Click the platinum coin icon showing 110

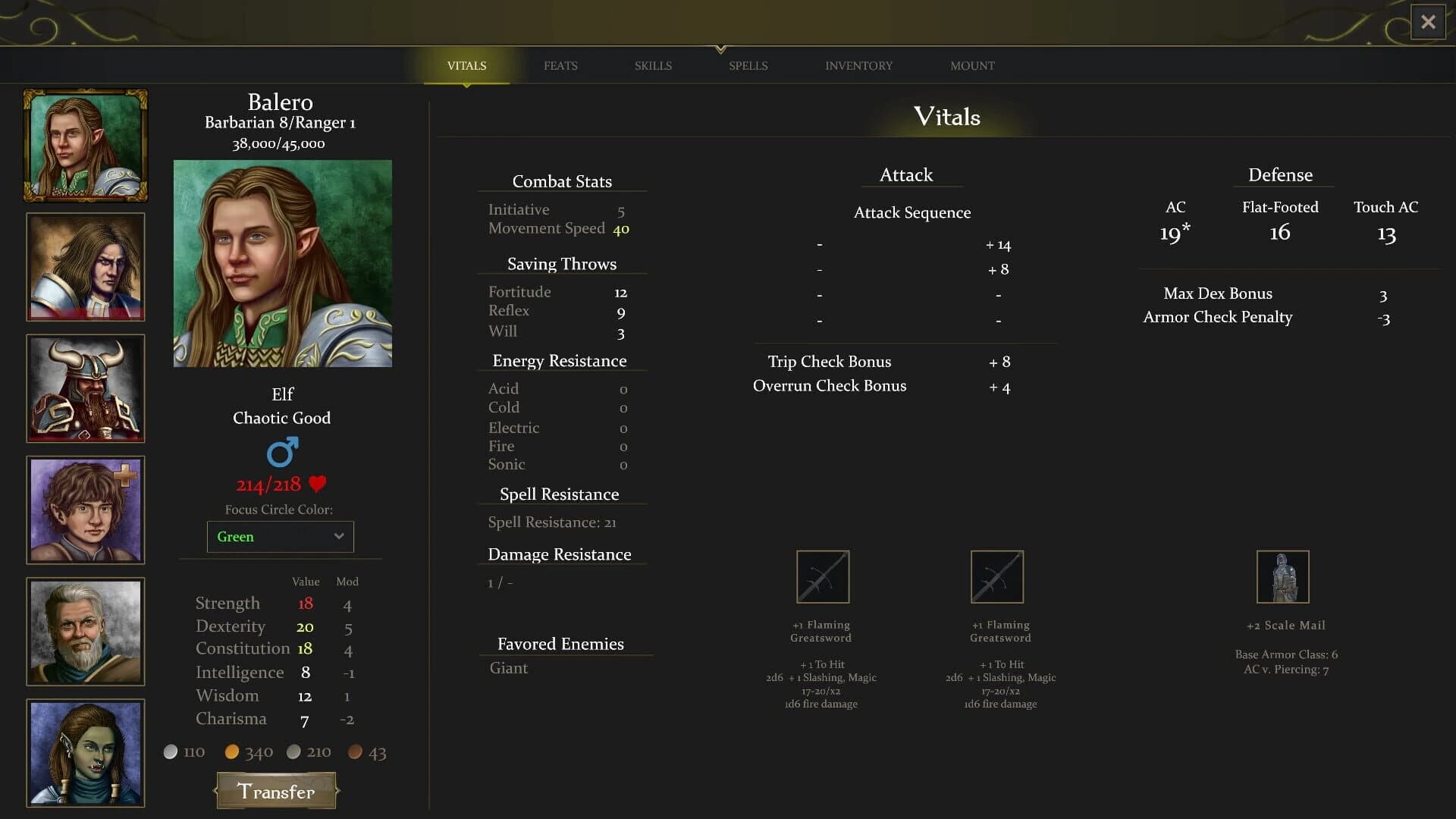(171, 752)
